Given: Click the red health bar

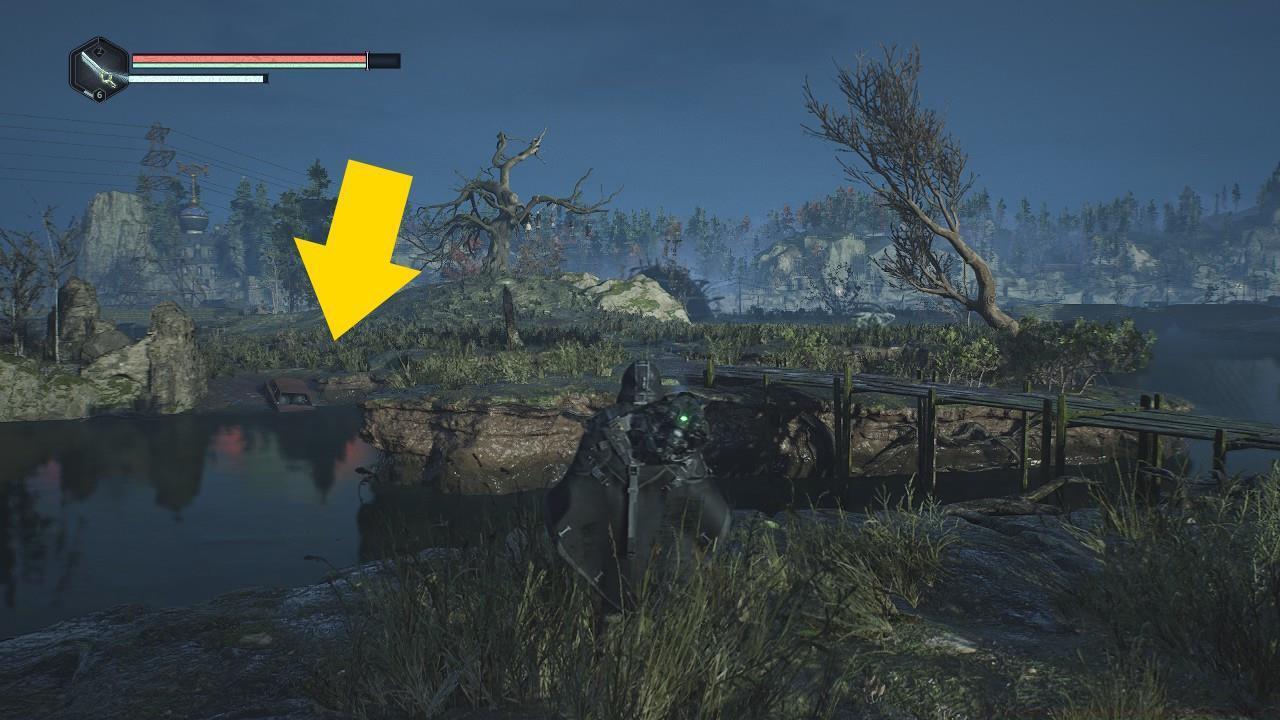Looking at the screenshot, I should point(250,57).
